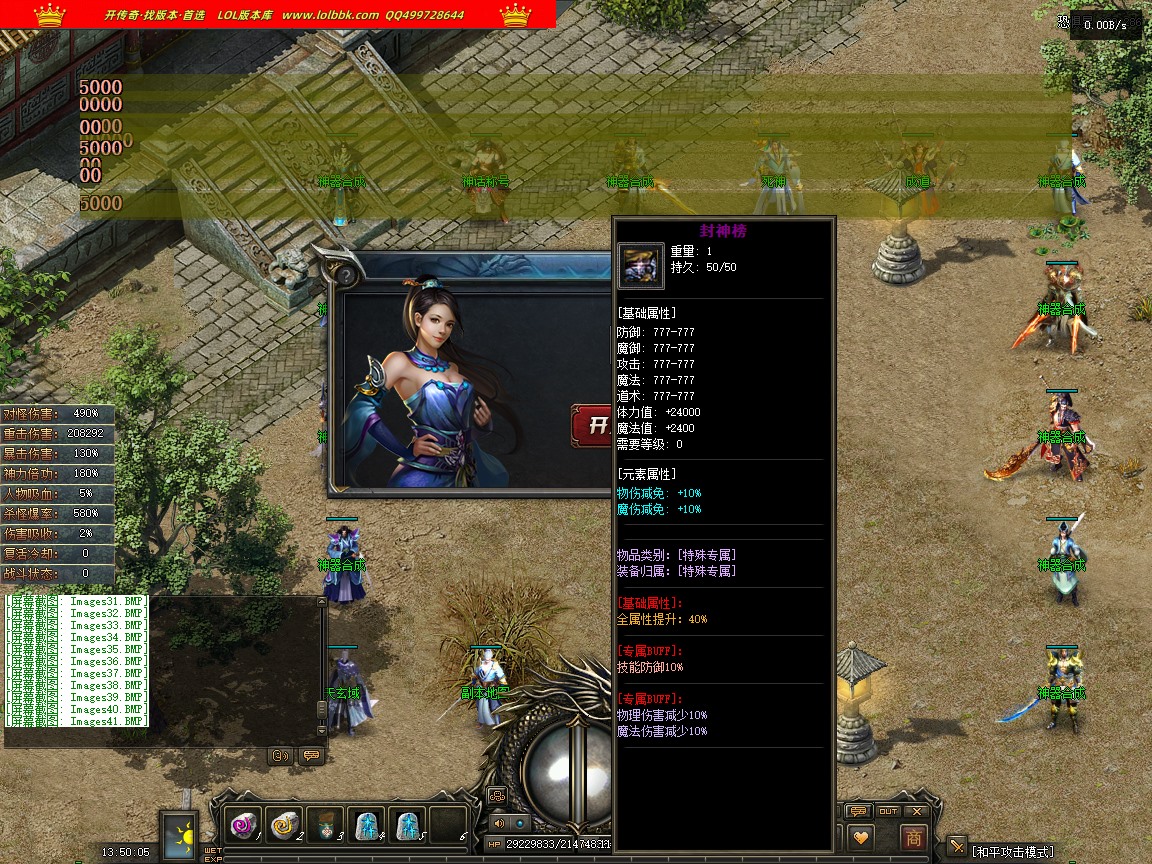The image size is (1152, 864).
Task: Use the purple swirl scroll in hotbar slot 1
Action: (x=243, y=826)
